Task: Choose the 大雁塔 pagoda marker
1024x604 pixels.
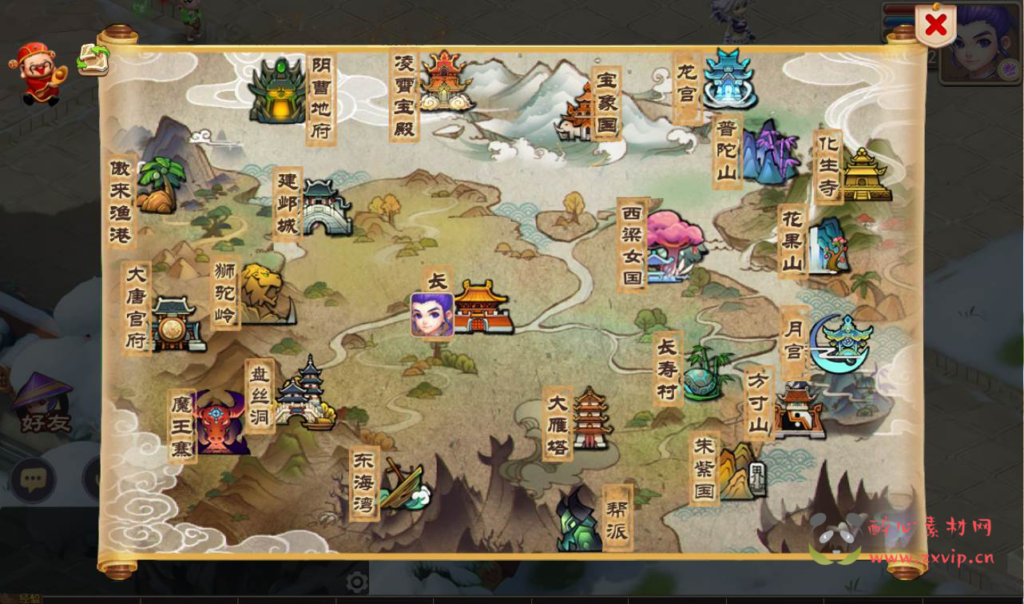Action: tap(591, 418)
